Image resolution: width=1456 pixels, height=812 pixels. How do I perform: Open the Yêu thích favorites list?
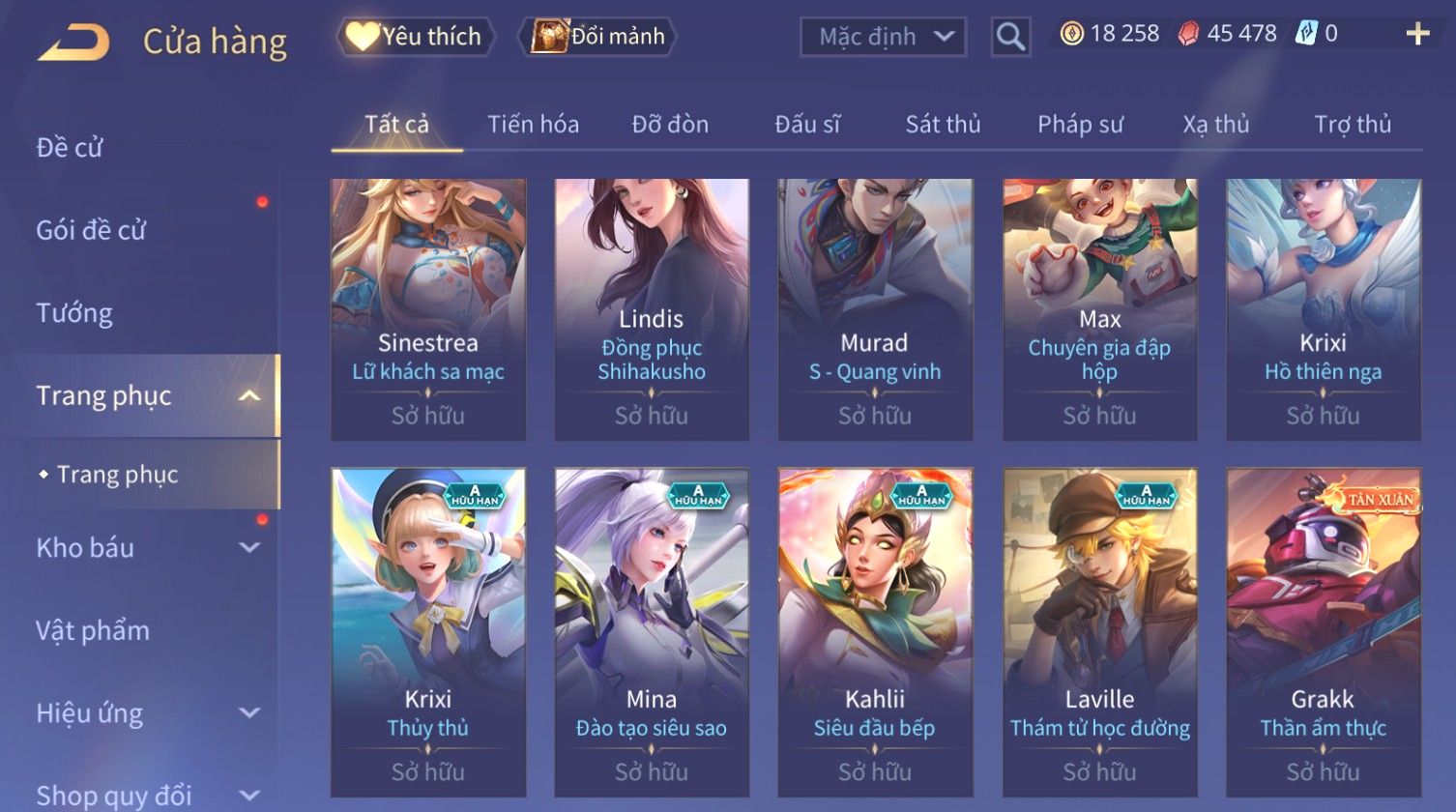(x=415, y=37)
